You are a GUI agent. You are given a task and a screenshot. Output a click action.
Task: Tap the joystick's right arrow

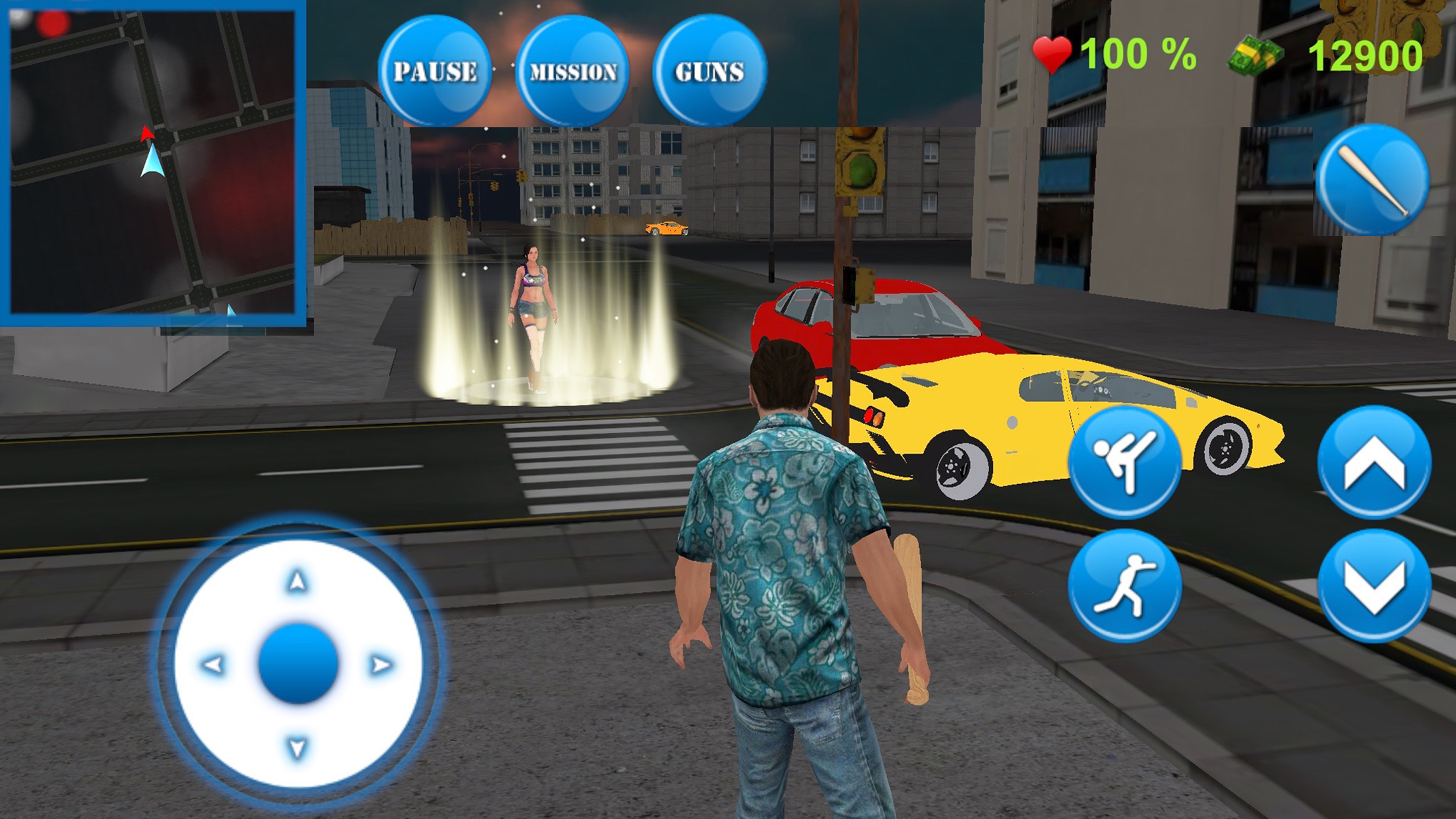[x=381, y=665]
